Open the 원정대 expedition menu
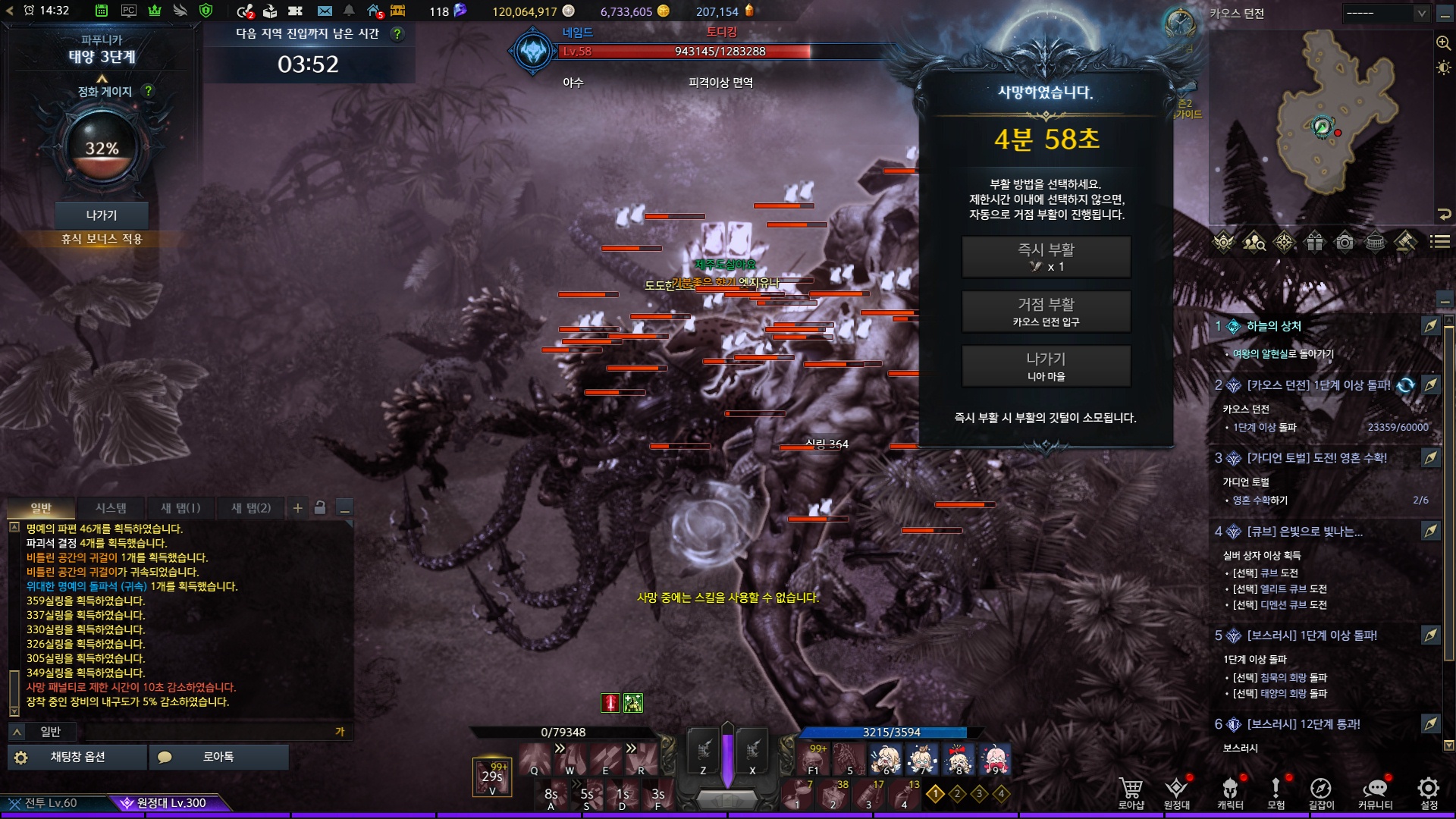The height and width of the screenshot is (819, 1456). pos(1176,792)
